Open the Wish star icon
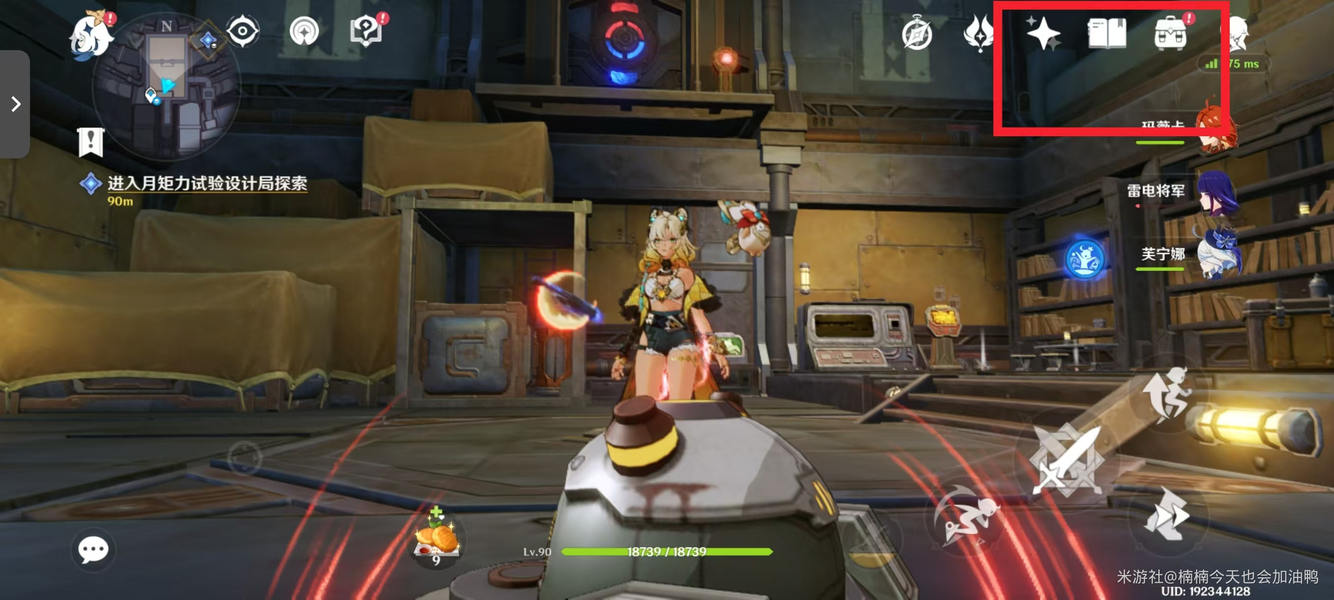 pyautogui.click(x=1043, y=34)
